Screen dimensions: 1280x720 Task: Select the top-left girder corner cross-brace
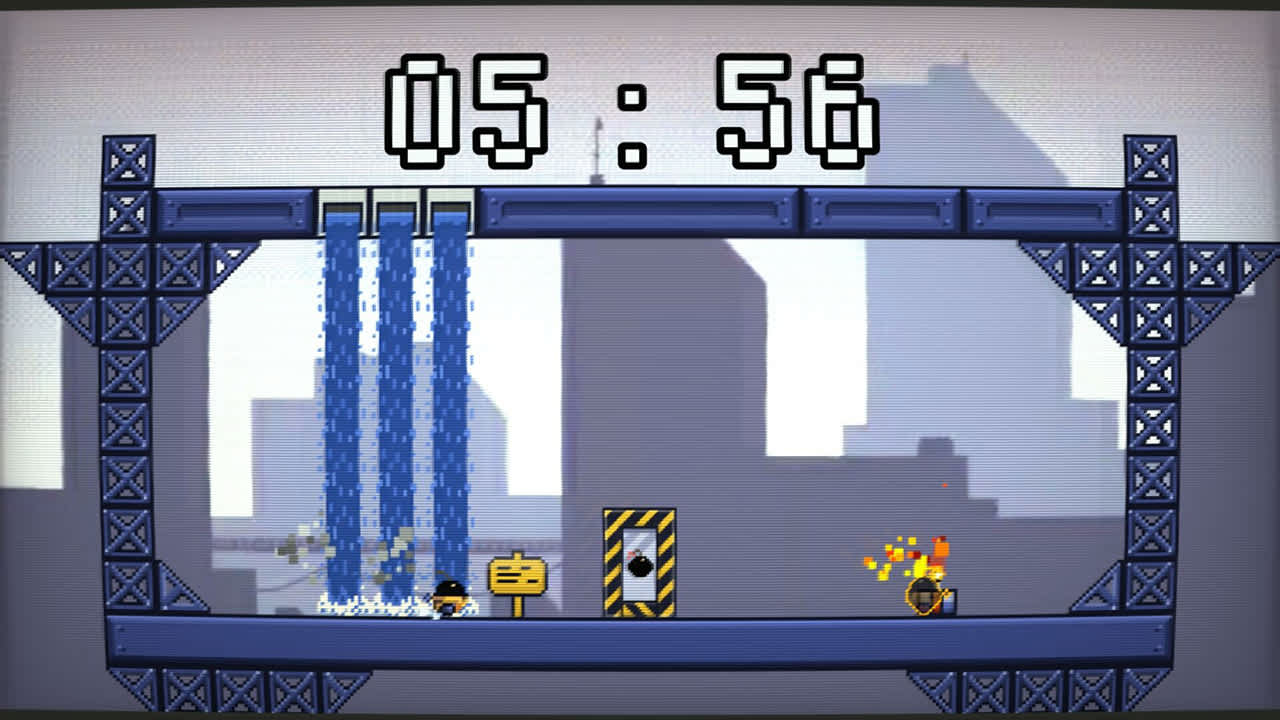(x=127, y=158)
